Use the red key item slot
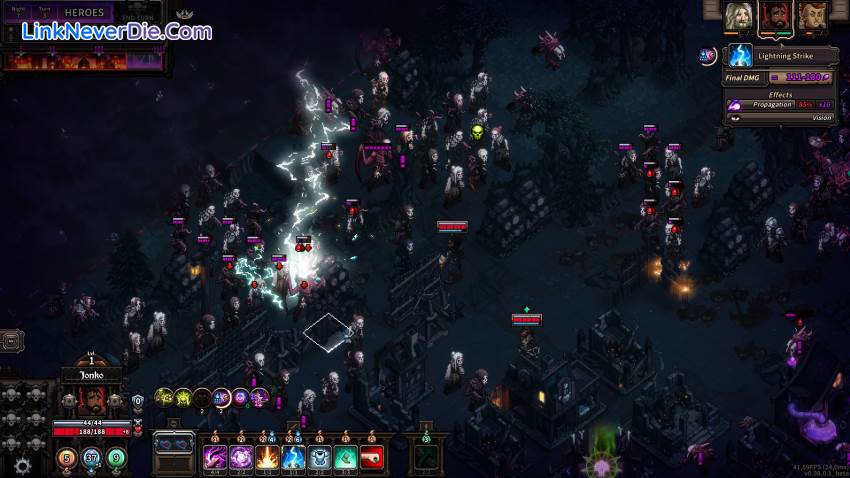 (x=371, y=458)
